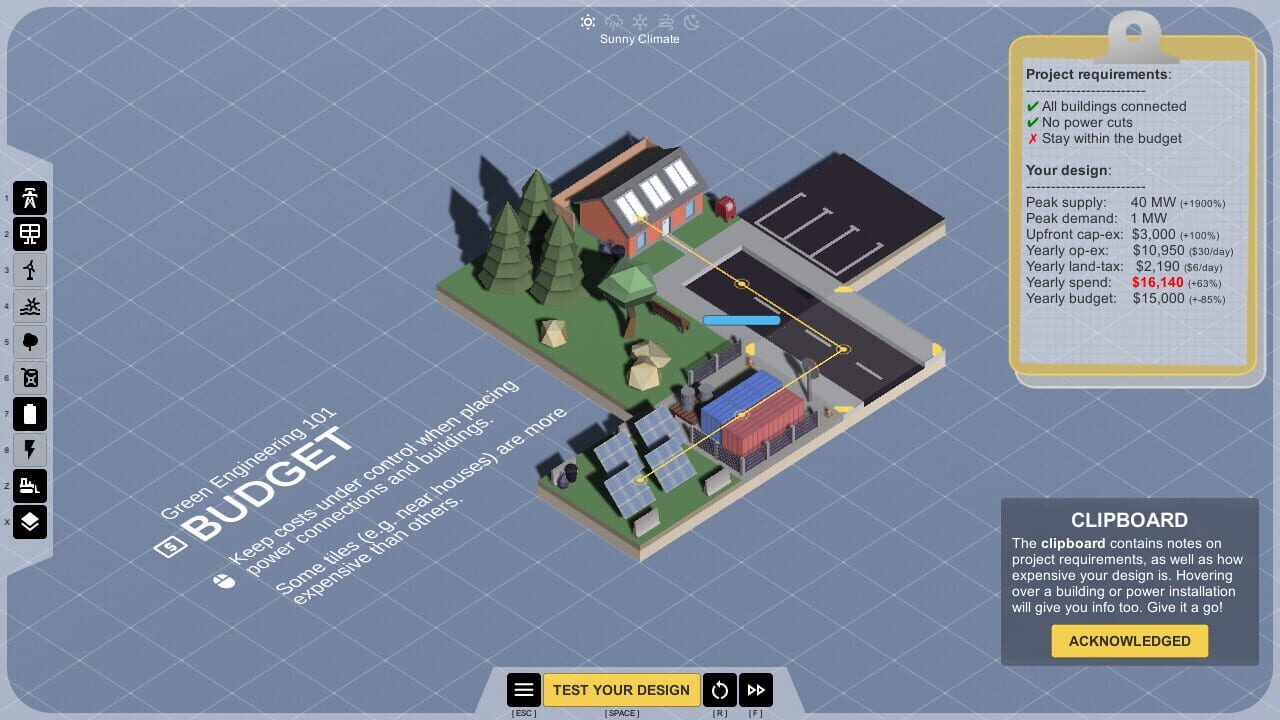Select the solar panel tool
Screen dimensions: 1280x720
[x=30, y=234]
